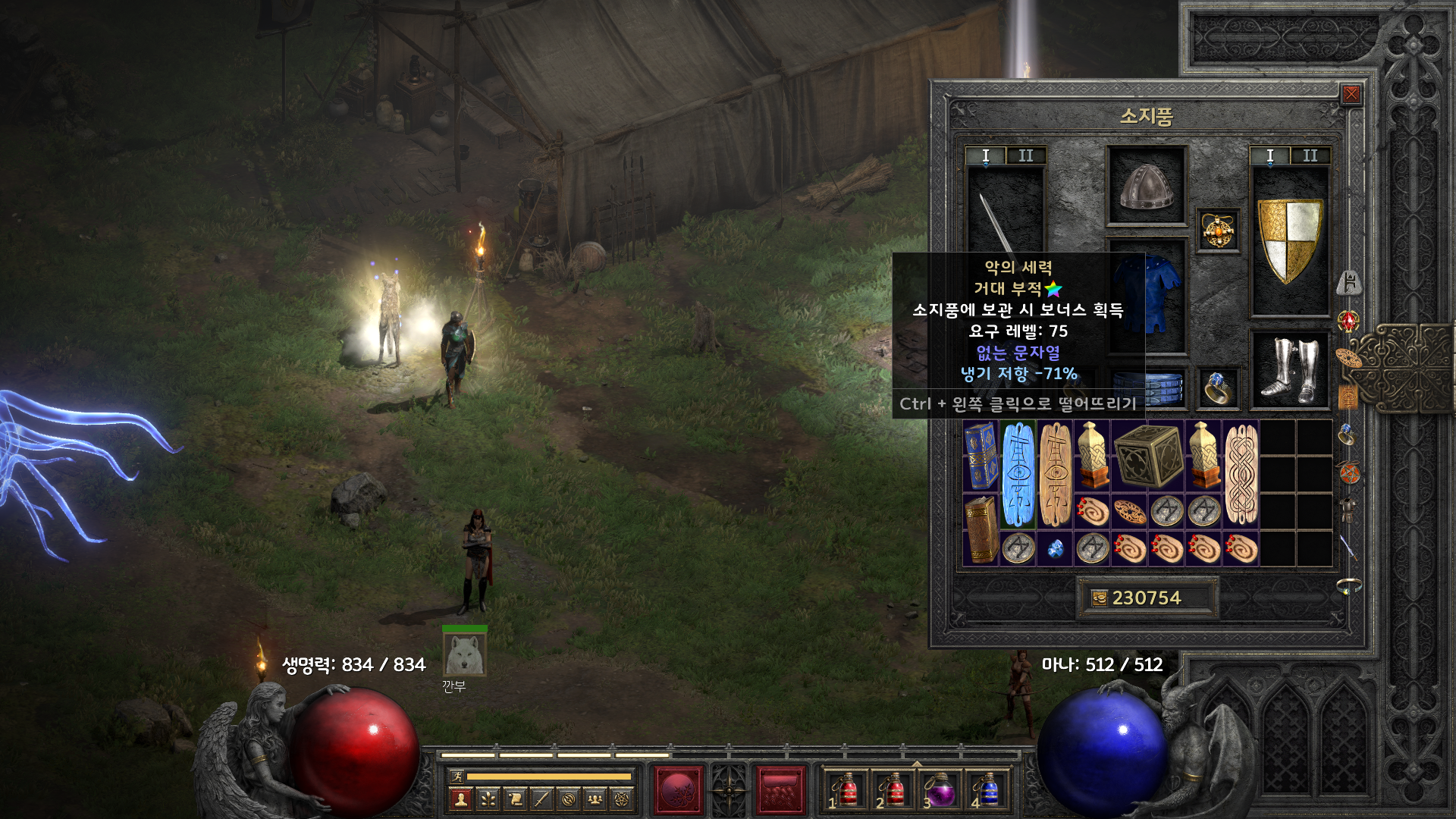Screen dimensions: 1456x819
Task: Open the quest log scroll button
Action: tap(515, 799)
